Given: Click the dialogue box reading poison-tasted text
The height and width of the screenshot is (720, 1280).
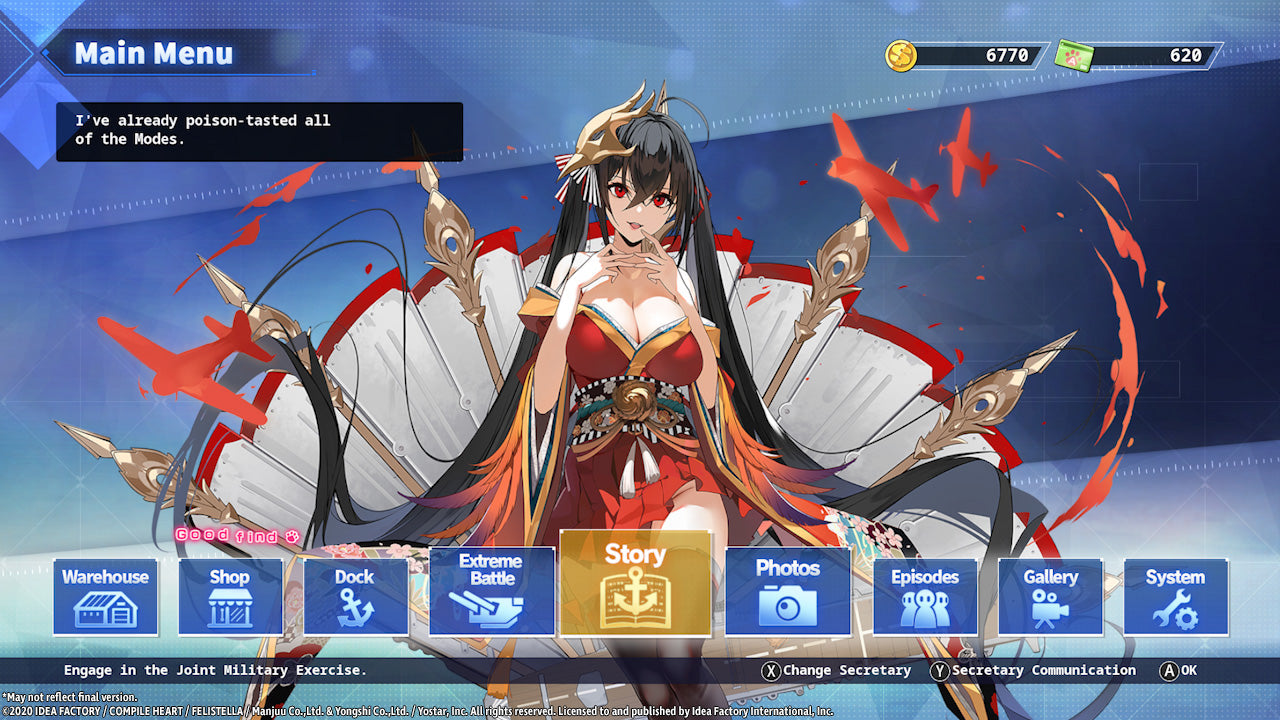Looking at the screenshot, I should coord(258,130).
